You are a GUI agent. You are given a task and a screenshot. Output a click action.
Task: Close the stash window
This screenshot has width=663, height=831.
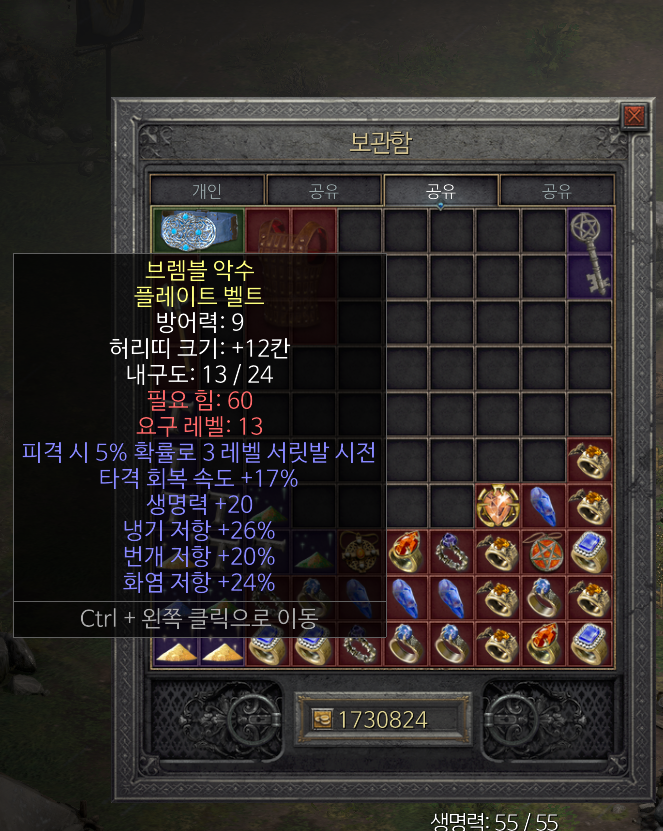pos(633,117)
